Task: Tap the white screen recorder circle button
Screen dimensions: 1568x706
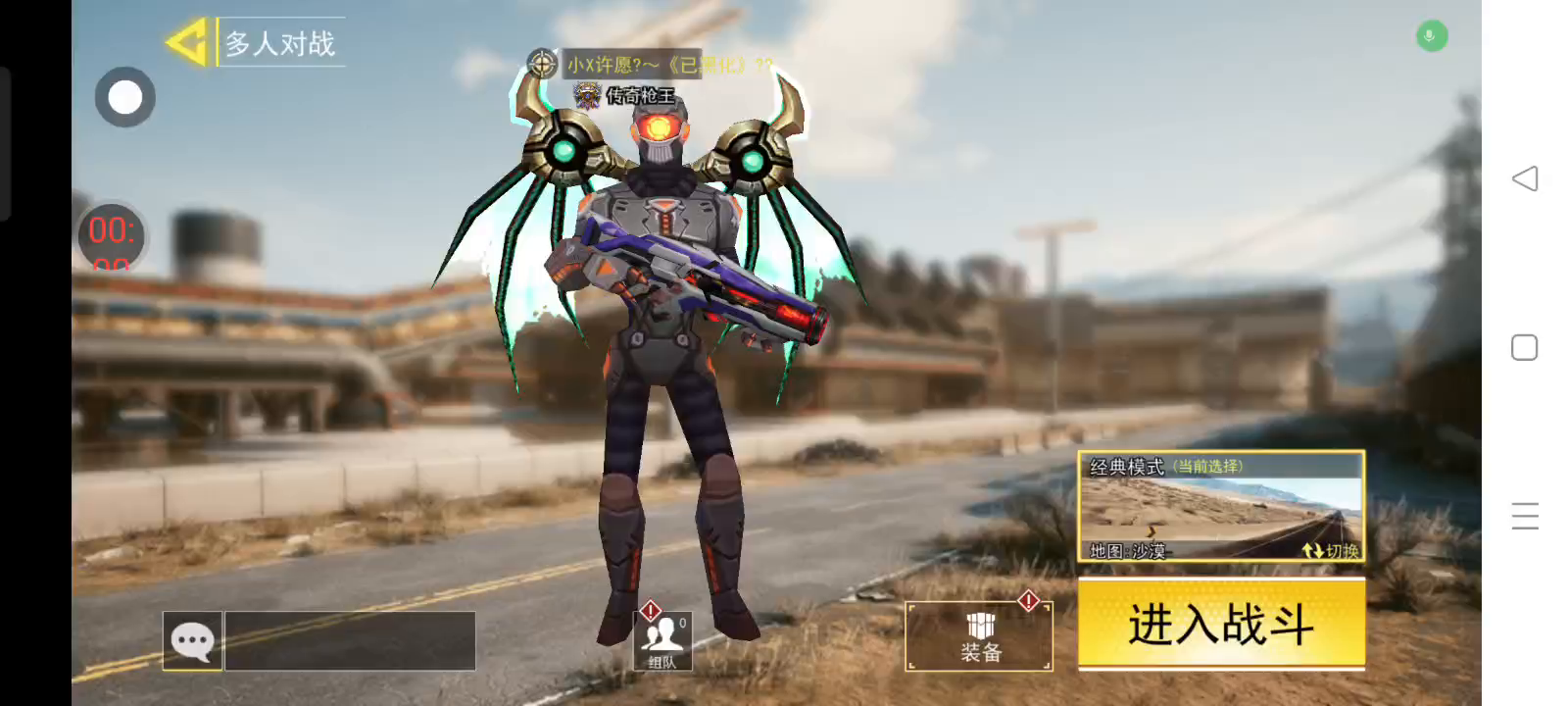Action: click(x=125, y=97)
